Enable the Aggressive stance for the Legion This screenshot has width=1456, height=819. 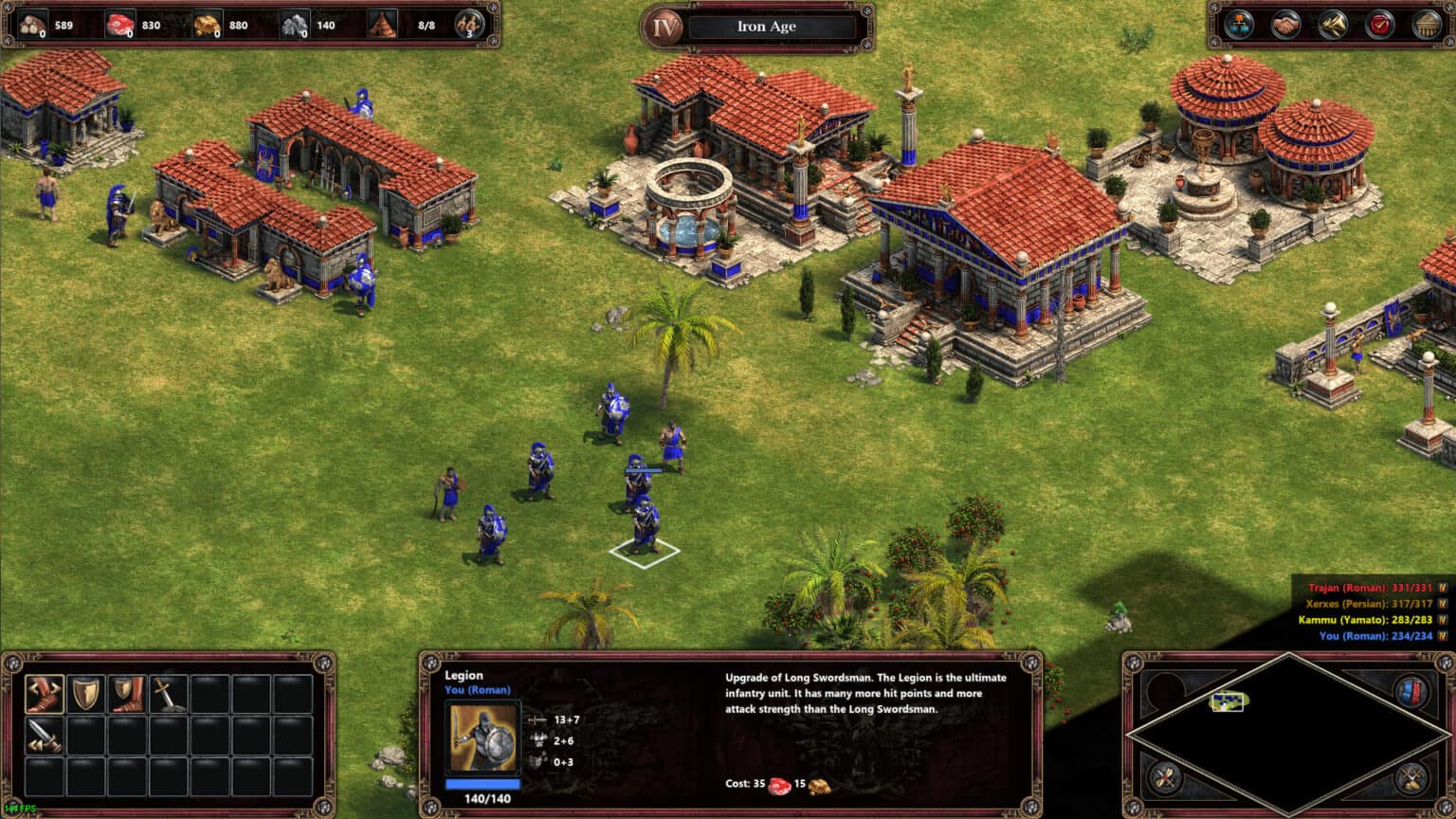tap(43, 695)
